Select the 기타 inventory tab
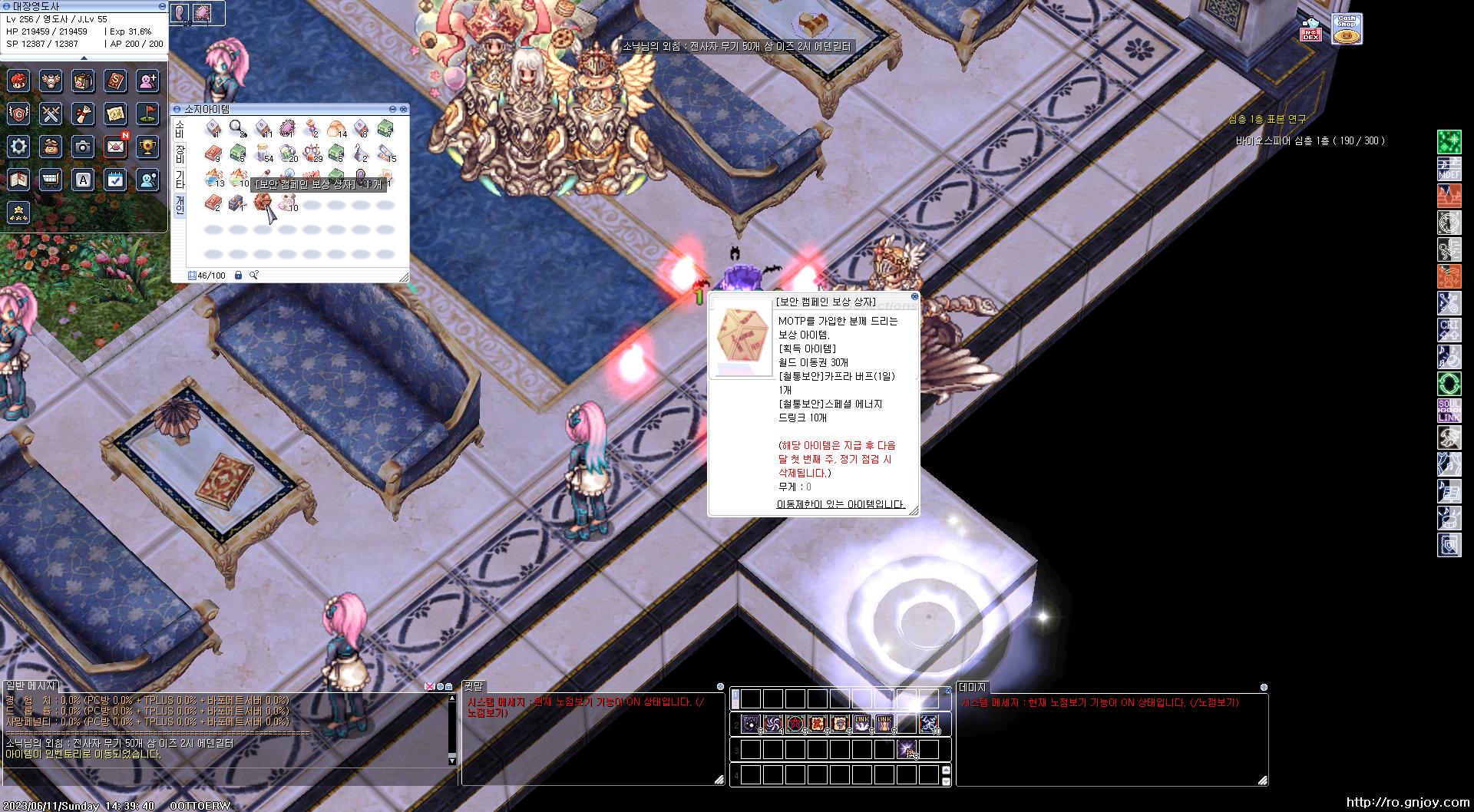Screen dimensions: 1474x812 [x=180, y=179]
